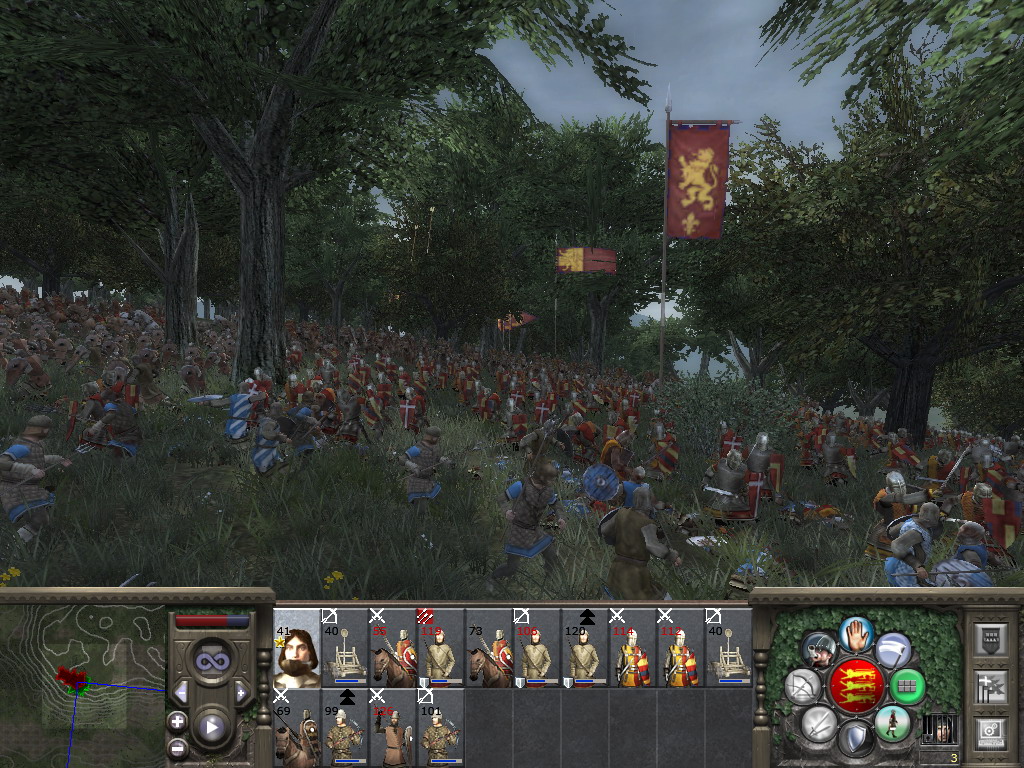The image size is (1024, 768).
Task: Click the open-hand halt order button
Action: (856, 633)
